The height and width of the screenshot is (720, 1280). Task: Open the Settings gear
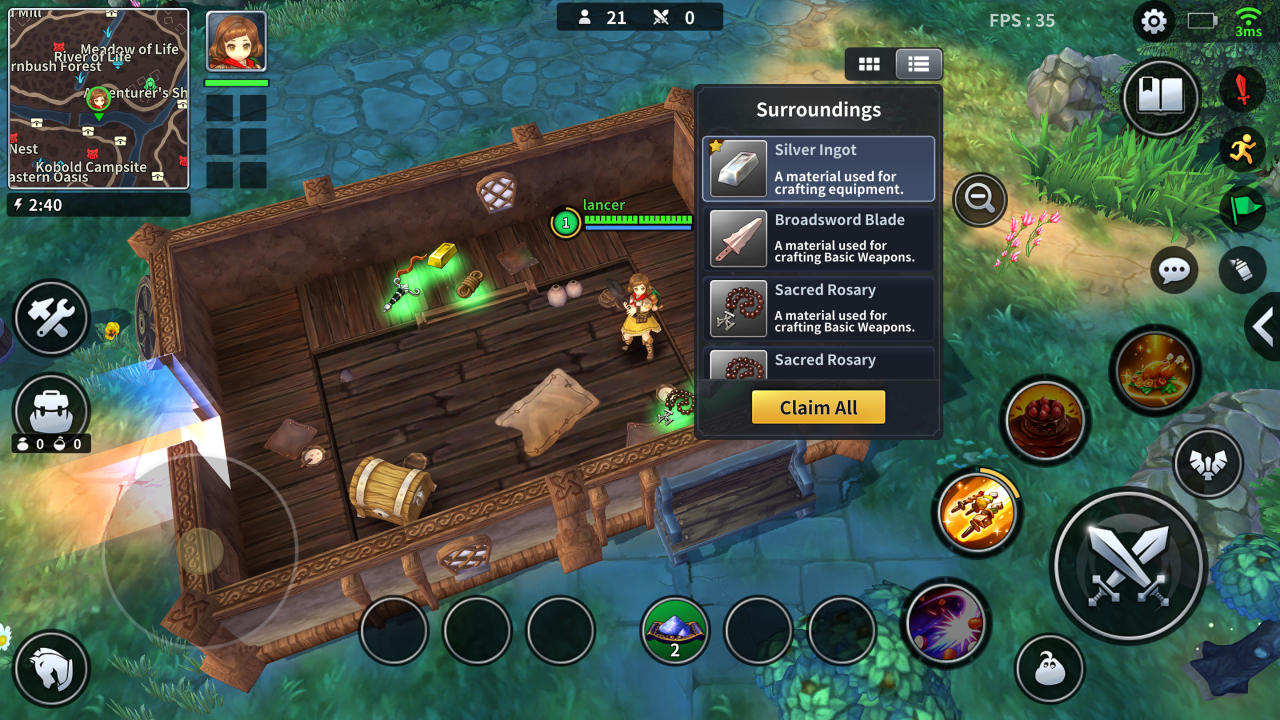[x=1153, y=20]
